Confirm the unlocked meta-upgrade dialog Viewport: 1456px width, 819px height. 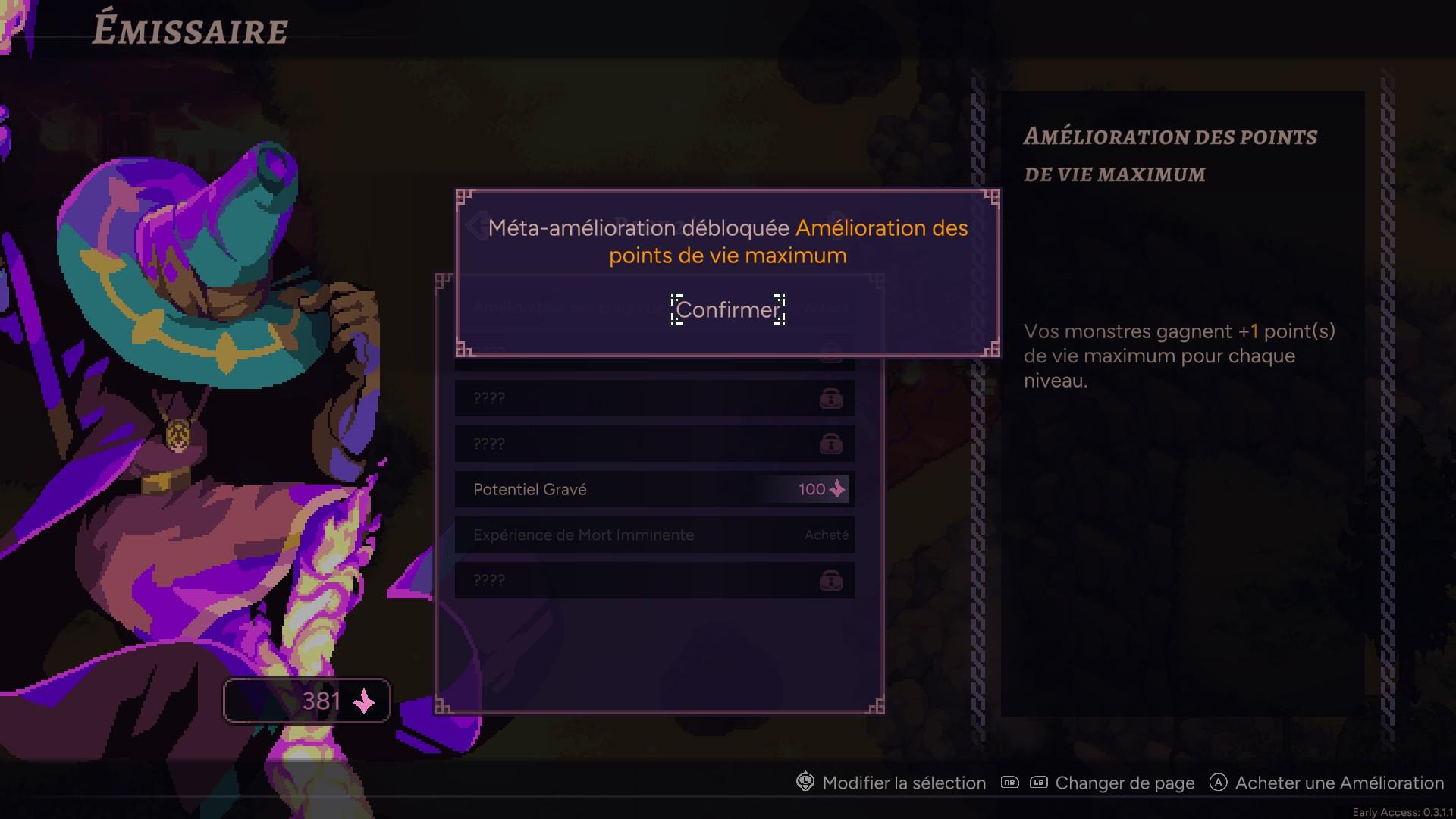click(727, 309)
